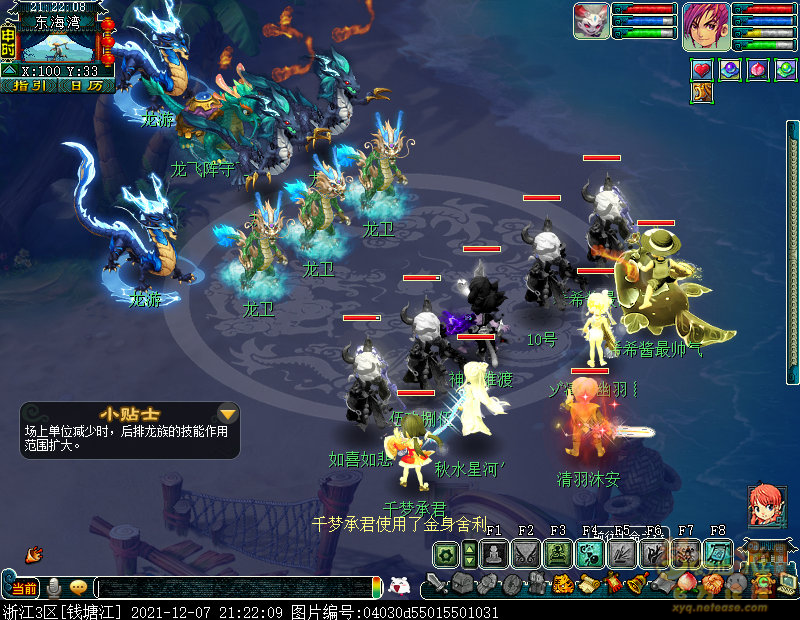Activate the F1 skill slot
Screen dimensions: 800x620
(x=494, y=553)
